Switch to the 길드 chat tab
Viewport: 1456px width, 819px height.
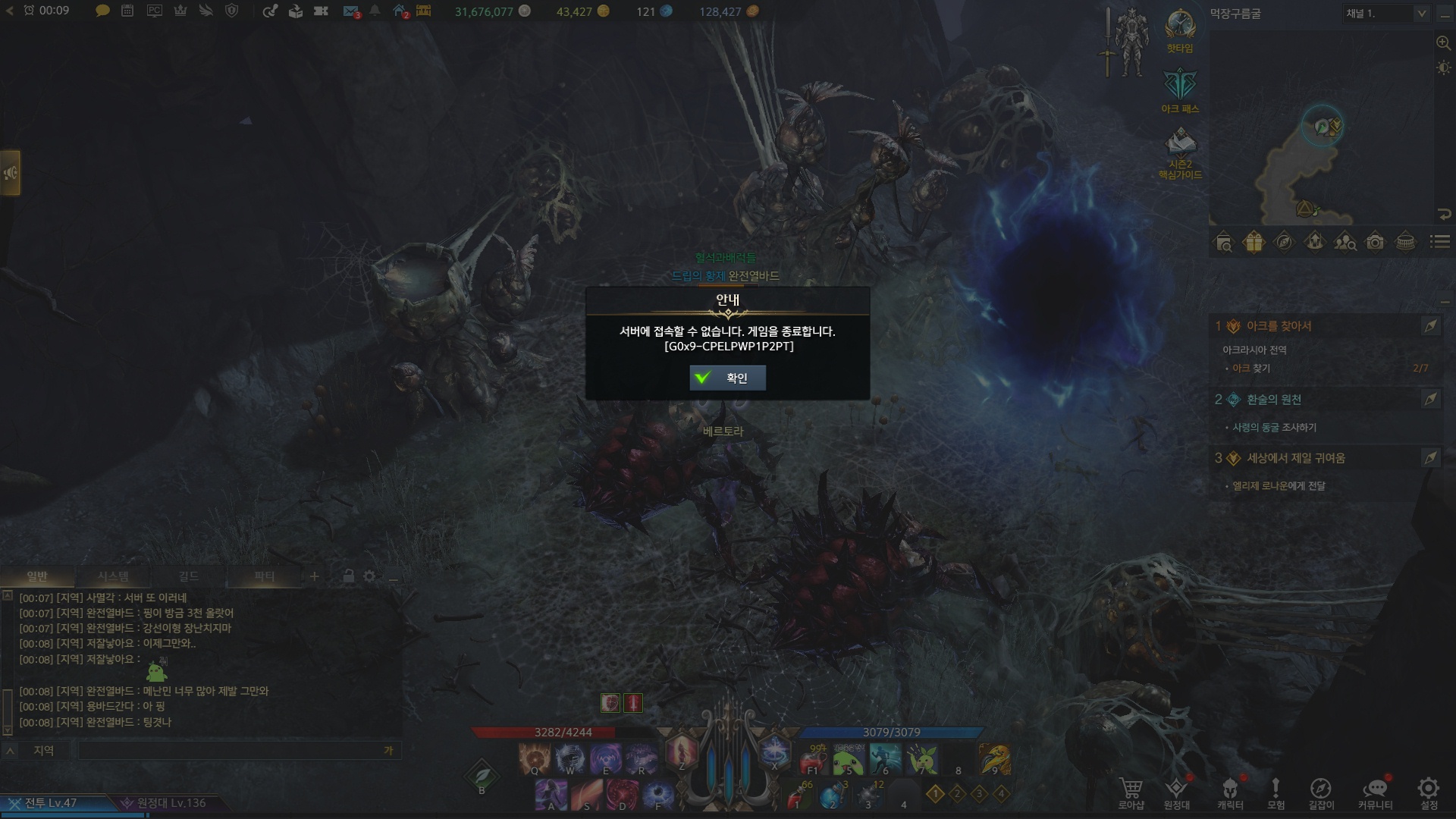(188, 576)
